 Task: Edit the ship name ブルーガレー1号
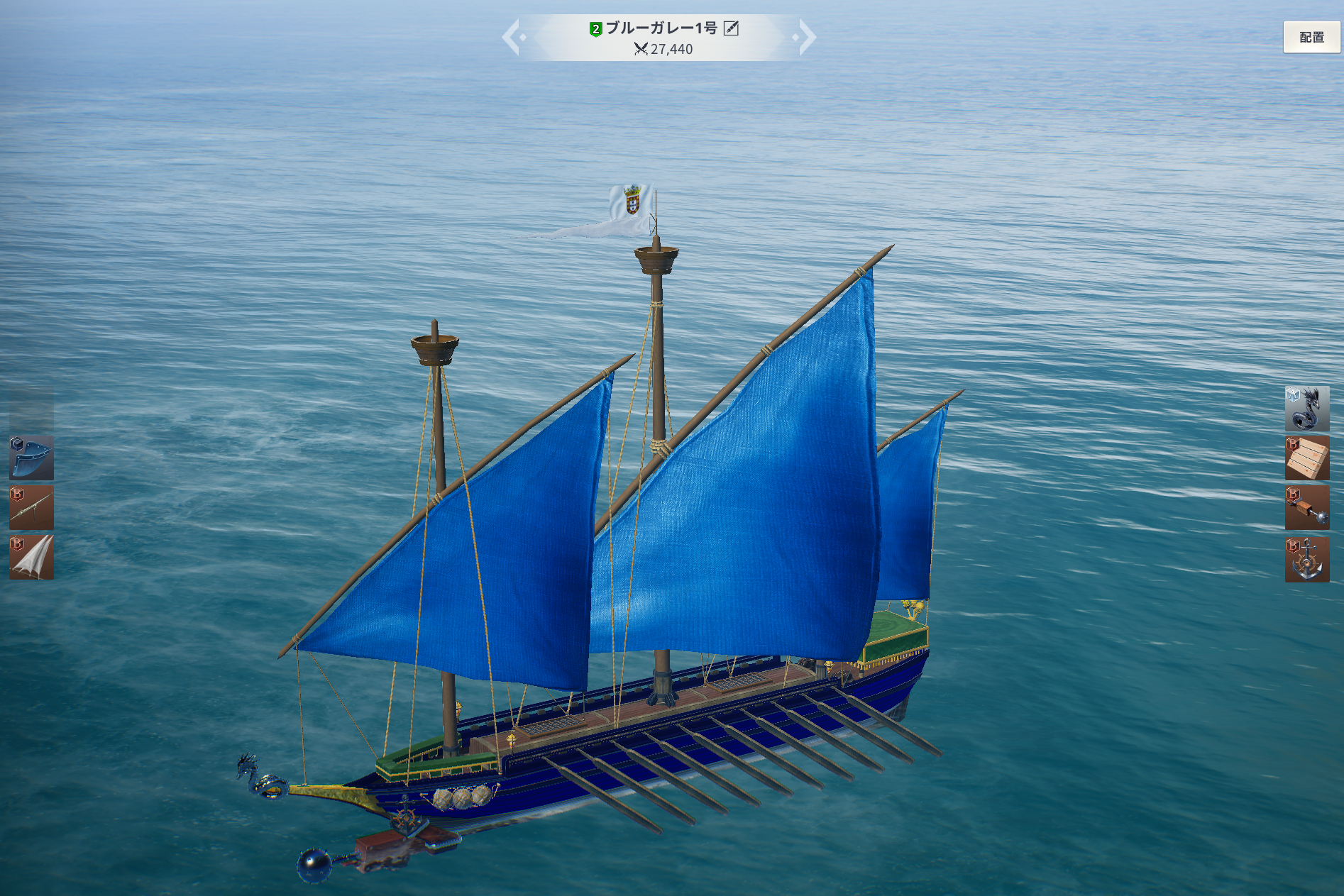click(731, 28)
